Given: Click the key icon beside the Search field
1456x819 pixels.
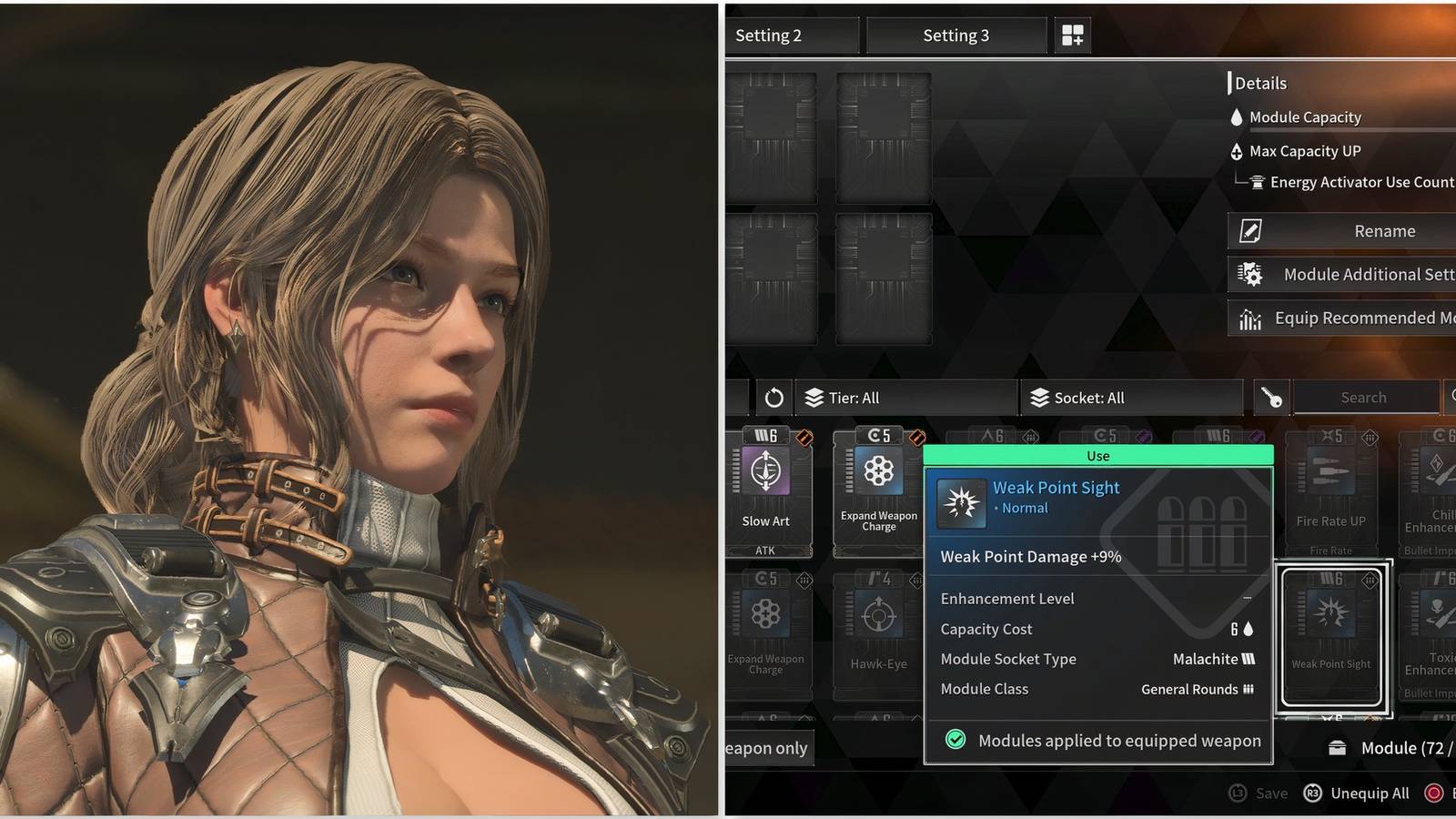Looking at the screenshot, I should [x=1271, y=398].
